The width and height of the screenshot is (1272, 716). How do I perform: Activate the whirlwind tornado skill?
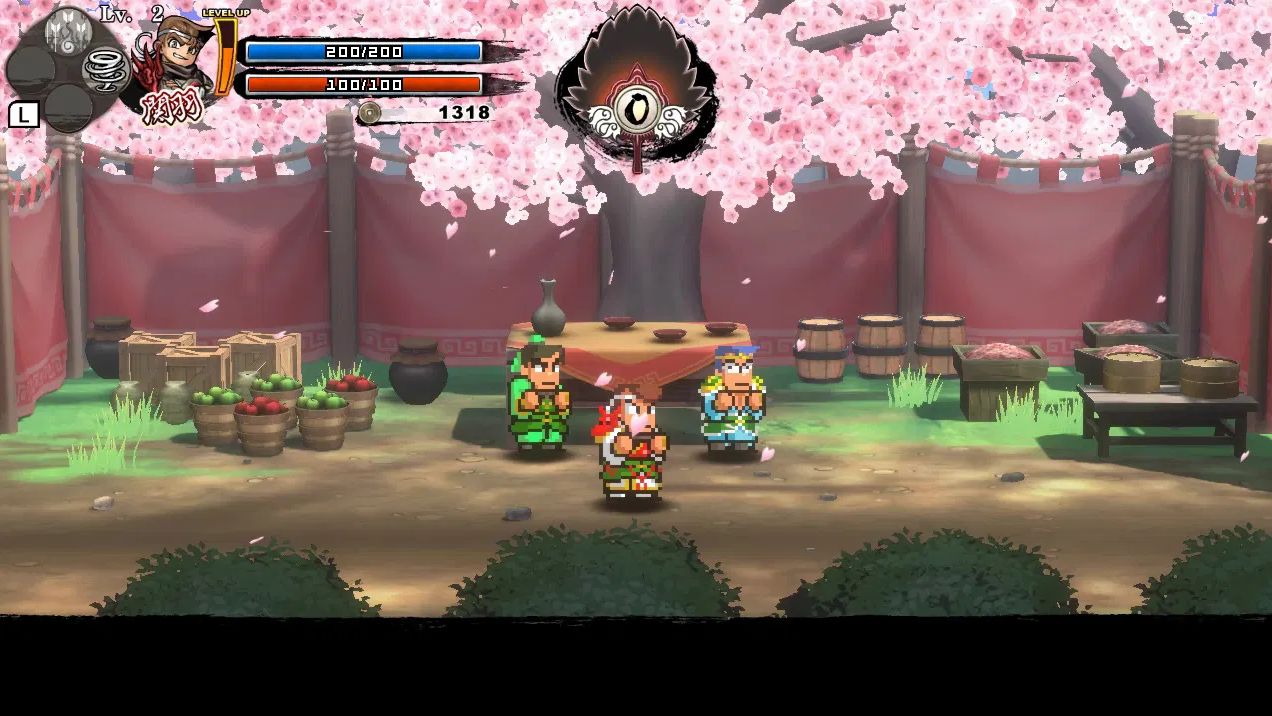tap(106, 70)
